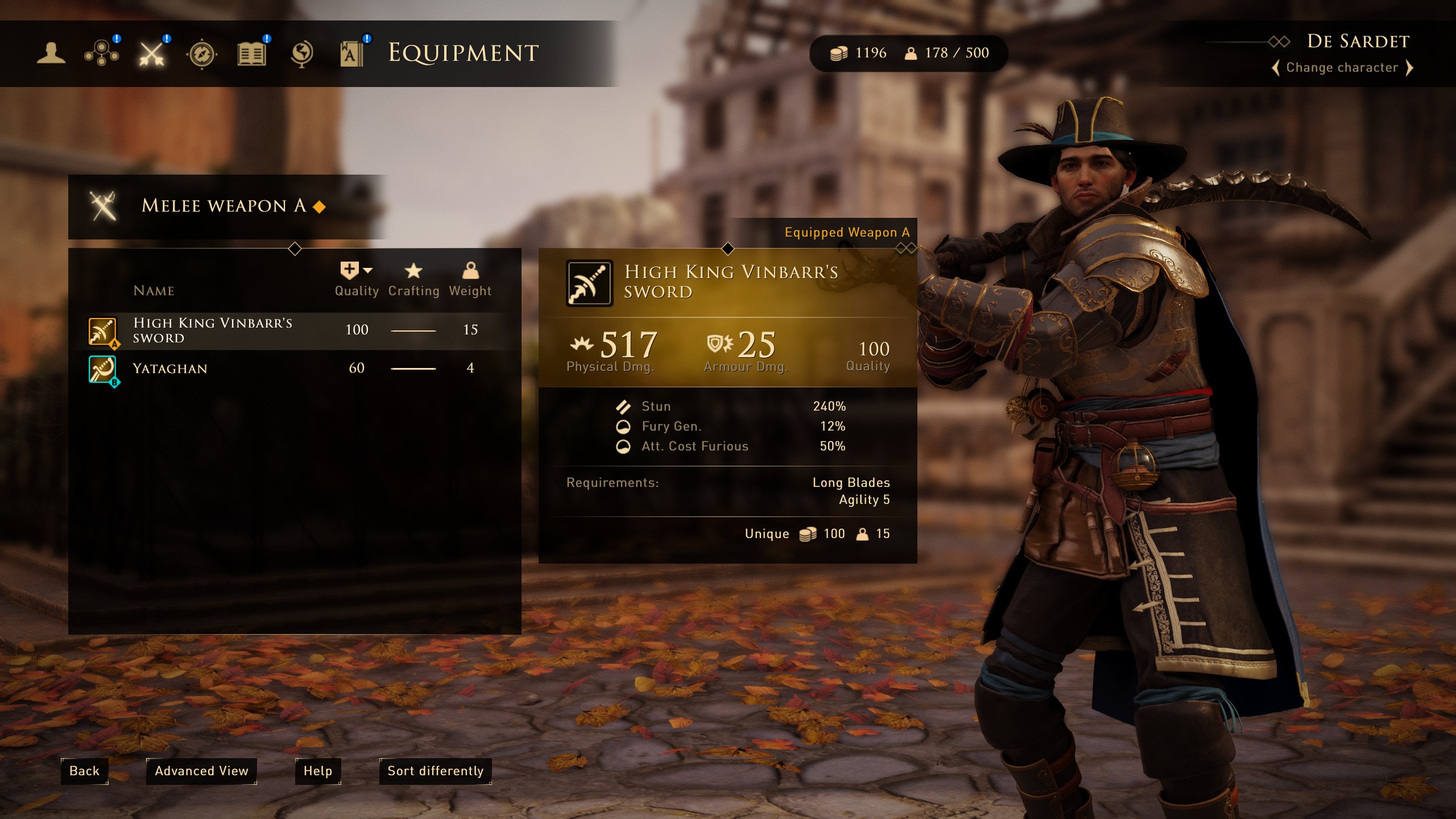This screenshot has width=1456, height=819.
Task: Click the Back button
Action: pyautogui.click(x=84, y=771)
